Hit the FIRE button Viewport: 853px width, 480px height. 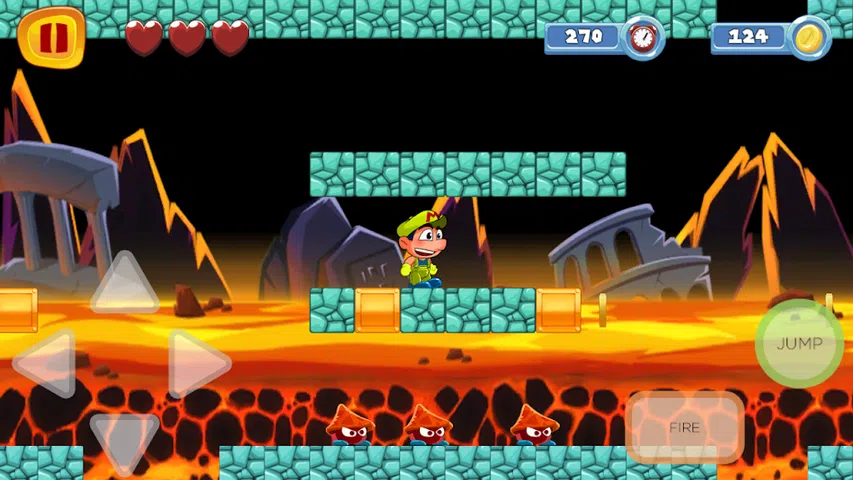pos(685,427)
